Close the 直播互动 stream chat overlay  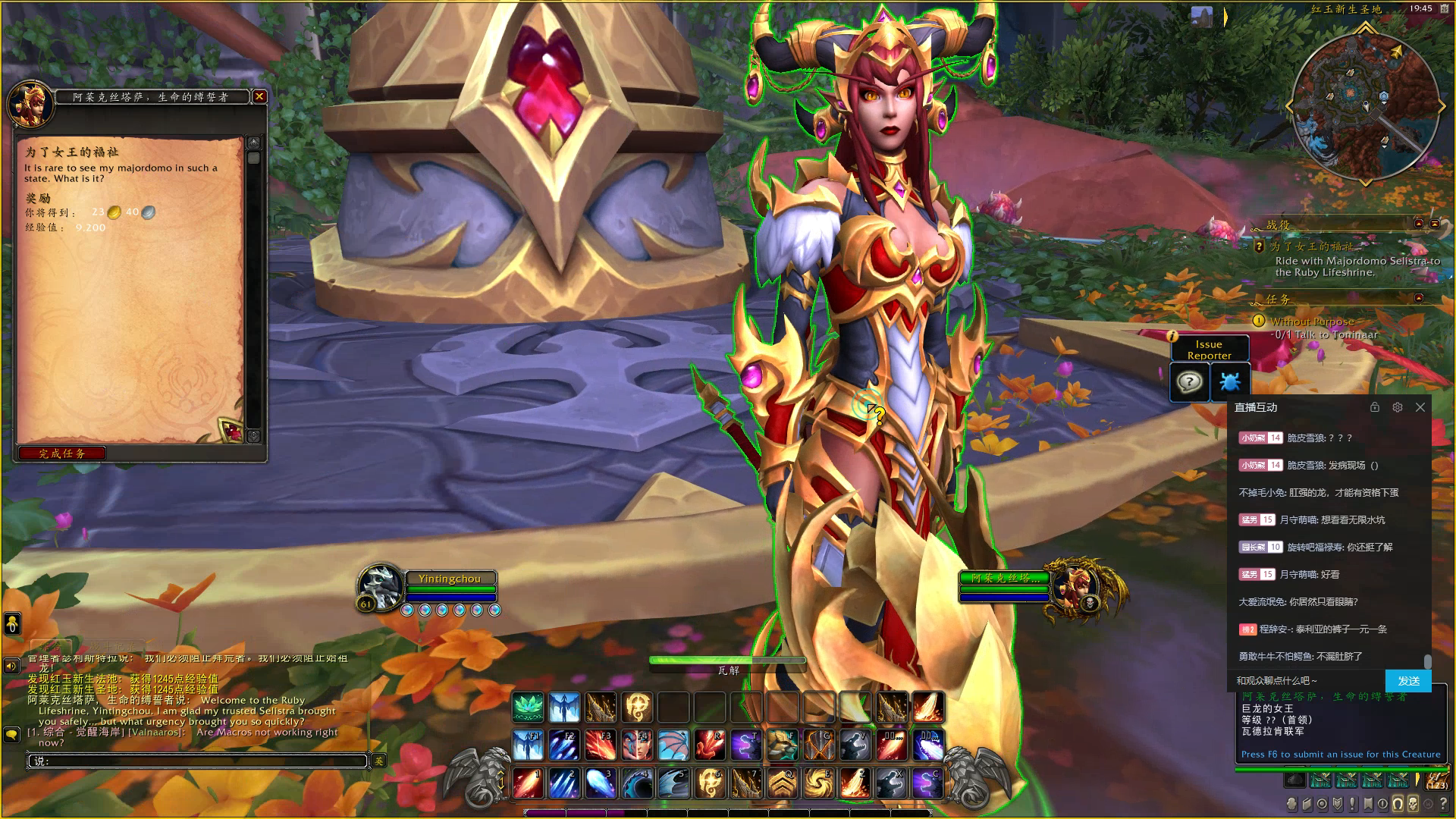coord(1420,407)
